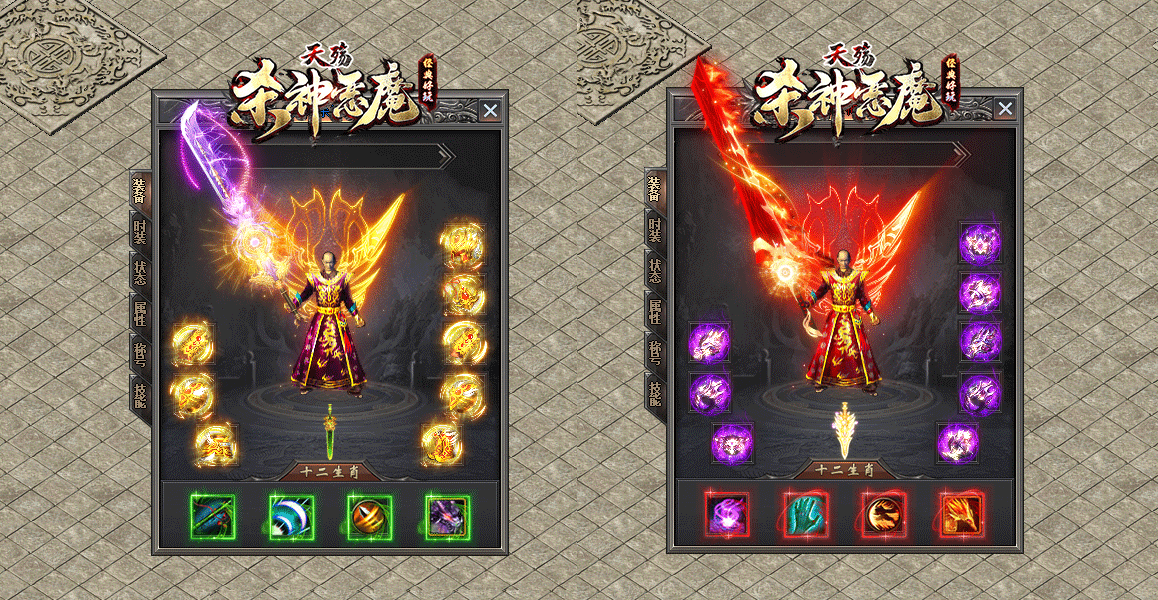Close the golden-winged character panel
The height and width of the screenshot is (600, 1158).
[x=490, y=110]
